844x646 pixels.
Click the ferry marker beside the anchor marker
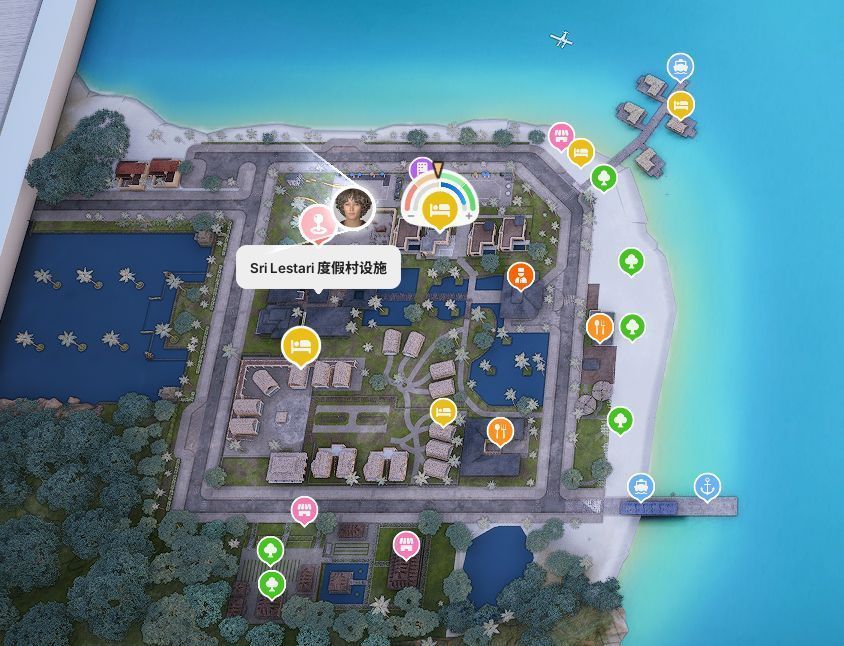coord(641,487)
